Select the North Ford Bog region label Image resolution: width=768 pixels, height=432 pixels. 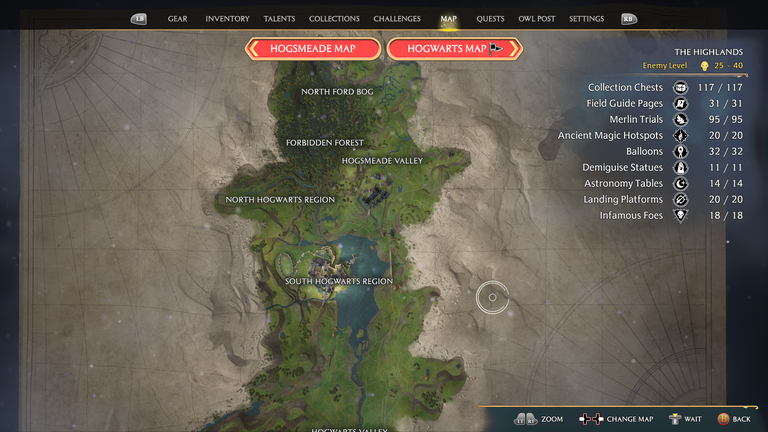337,92
